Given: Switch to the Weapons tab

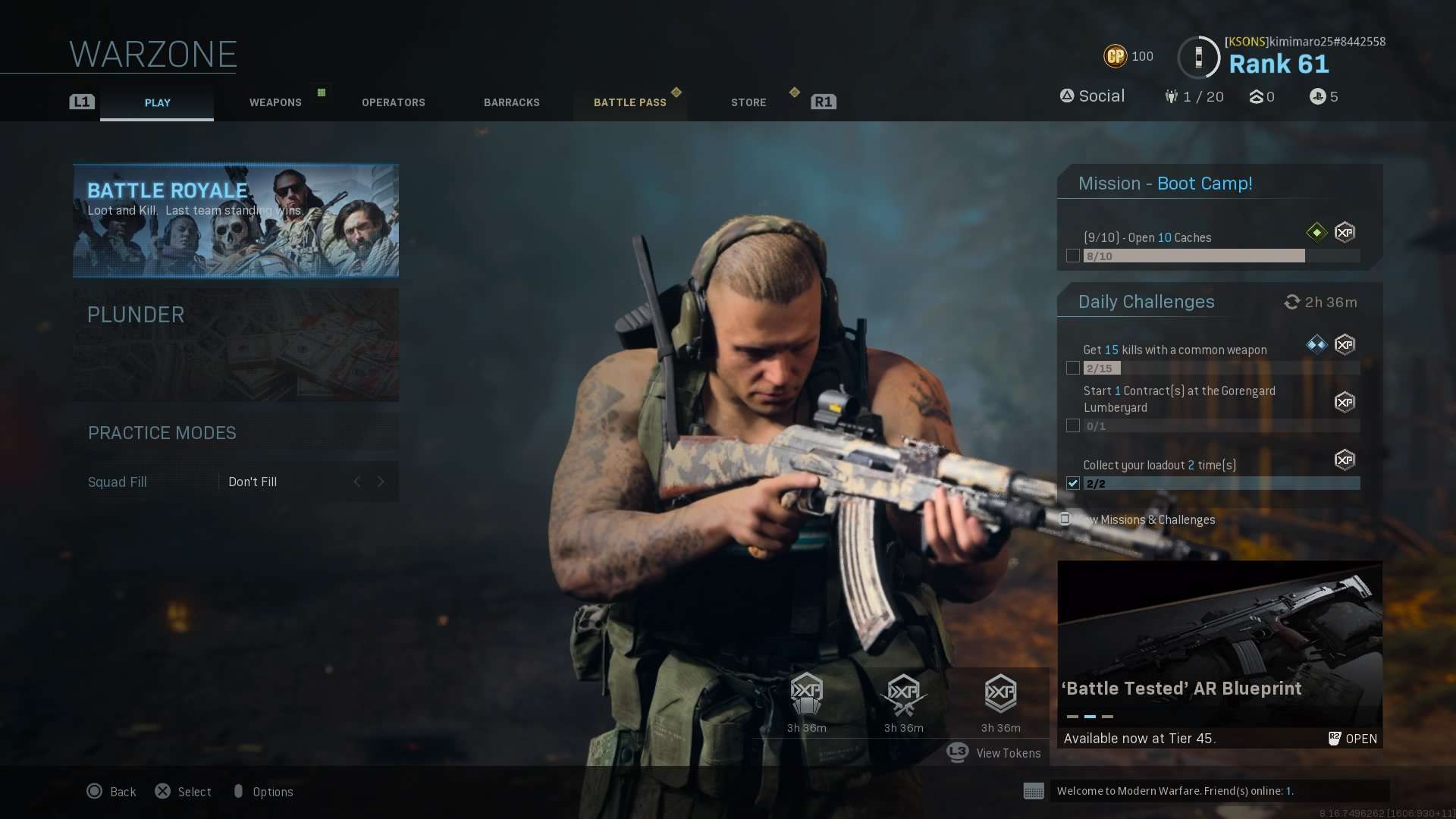Looking at the screenshot, I should (275, 102).
